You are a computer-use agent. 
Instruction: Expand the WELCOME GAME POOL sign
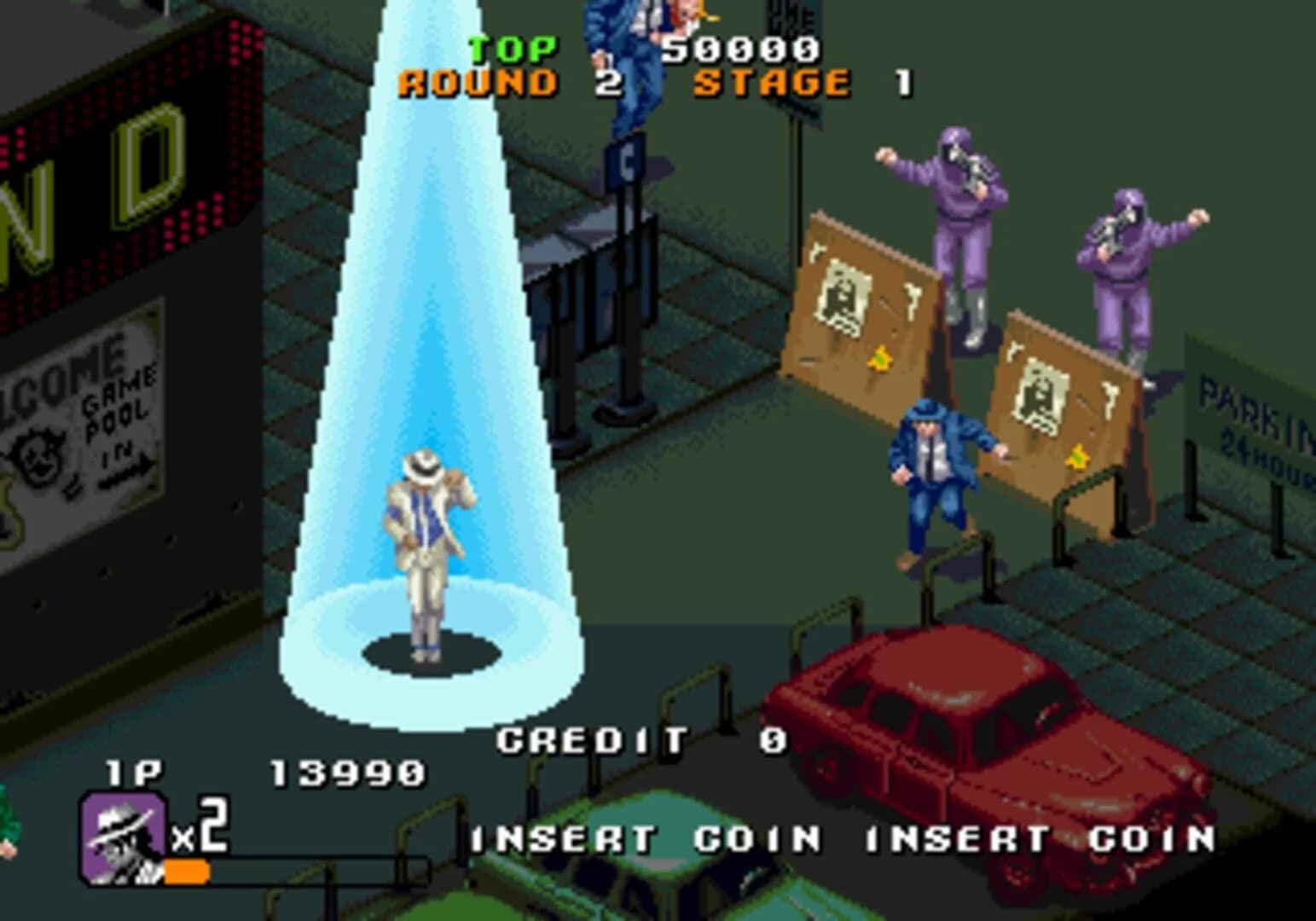pos(77,409)
